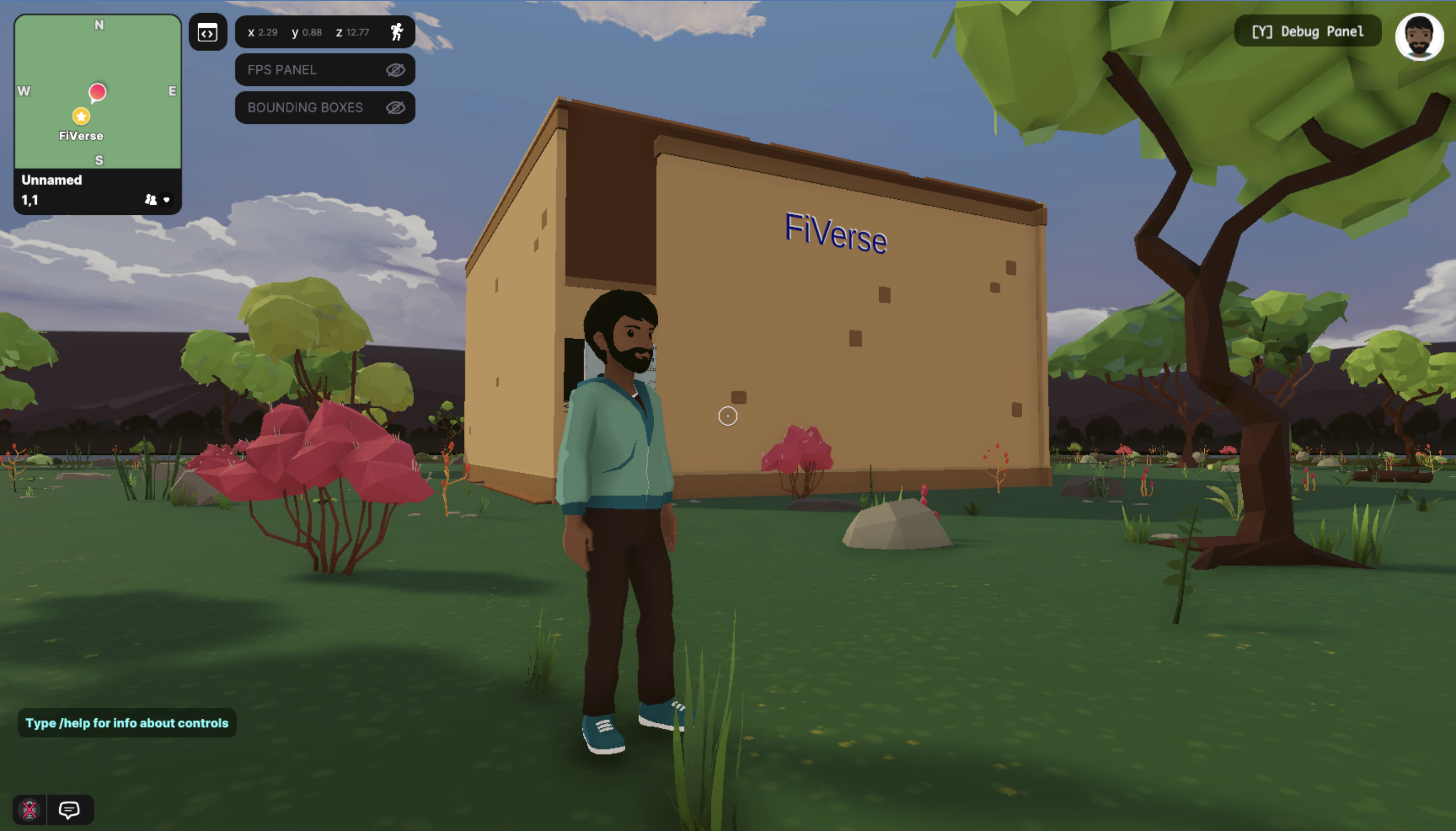Toggle the code console icon button
This screenshot has height=831, width=1456.
pos(208,32)
